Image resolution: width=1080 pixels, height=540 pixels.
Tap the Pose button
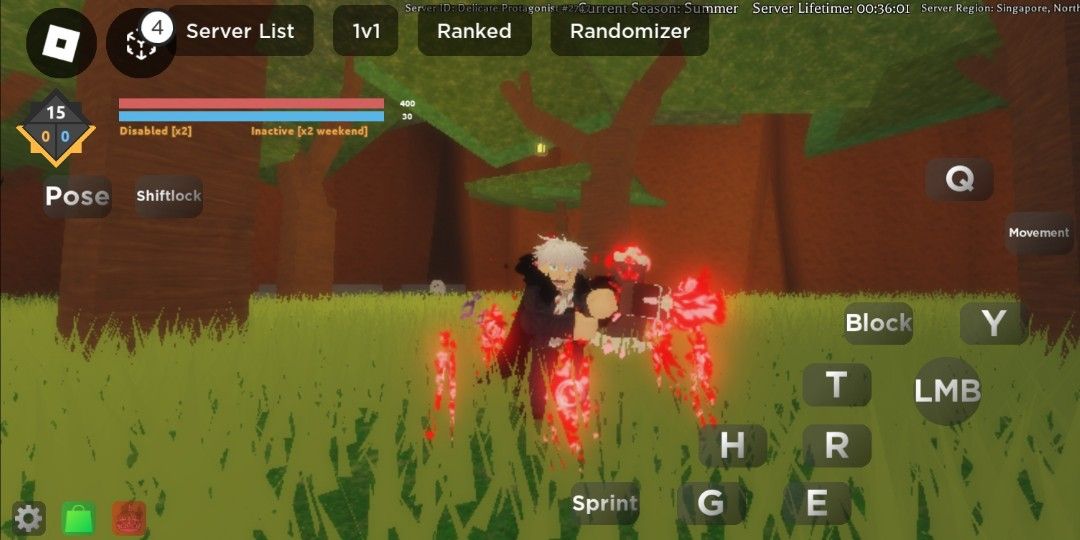click(x=77, y=196)
